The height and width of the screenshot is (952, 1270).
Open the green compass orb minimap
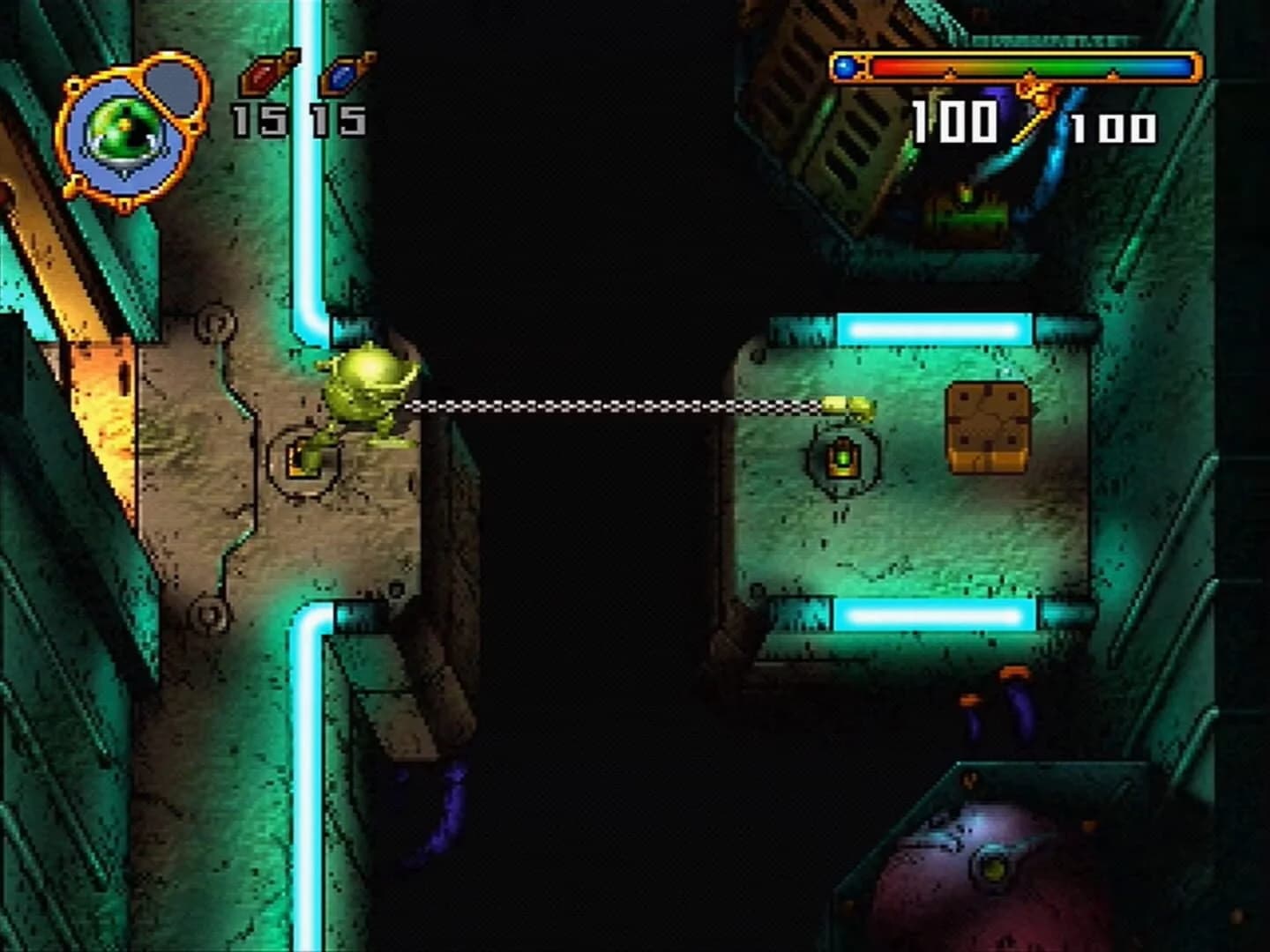click(x=123, y=128)
